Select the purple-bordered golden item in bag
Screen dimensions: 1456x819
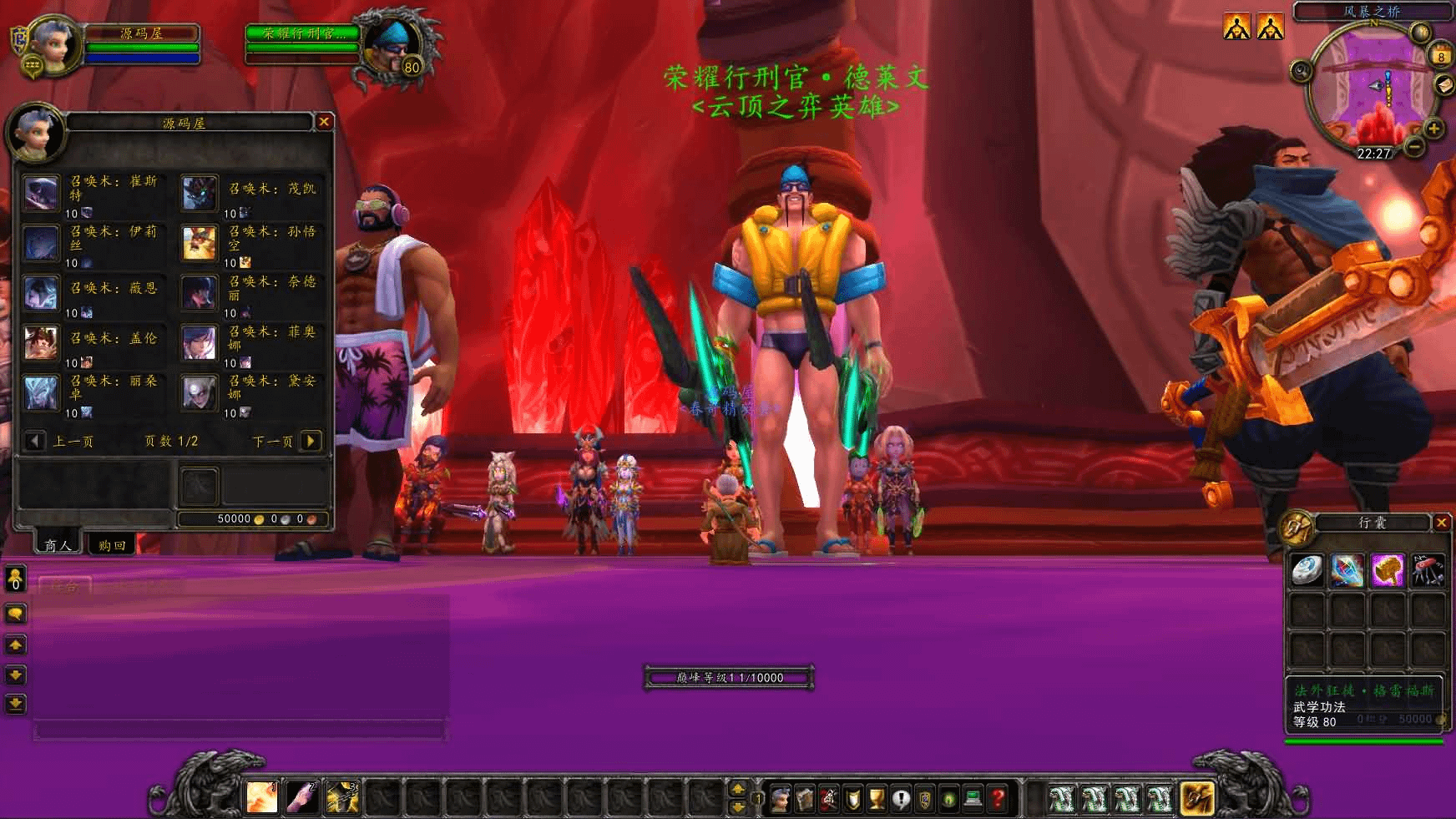[x=1388, y=570]
